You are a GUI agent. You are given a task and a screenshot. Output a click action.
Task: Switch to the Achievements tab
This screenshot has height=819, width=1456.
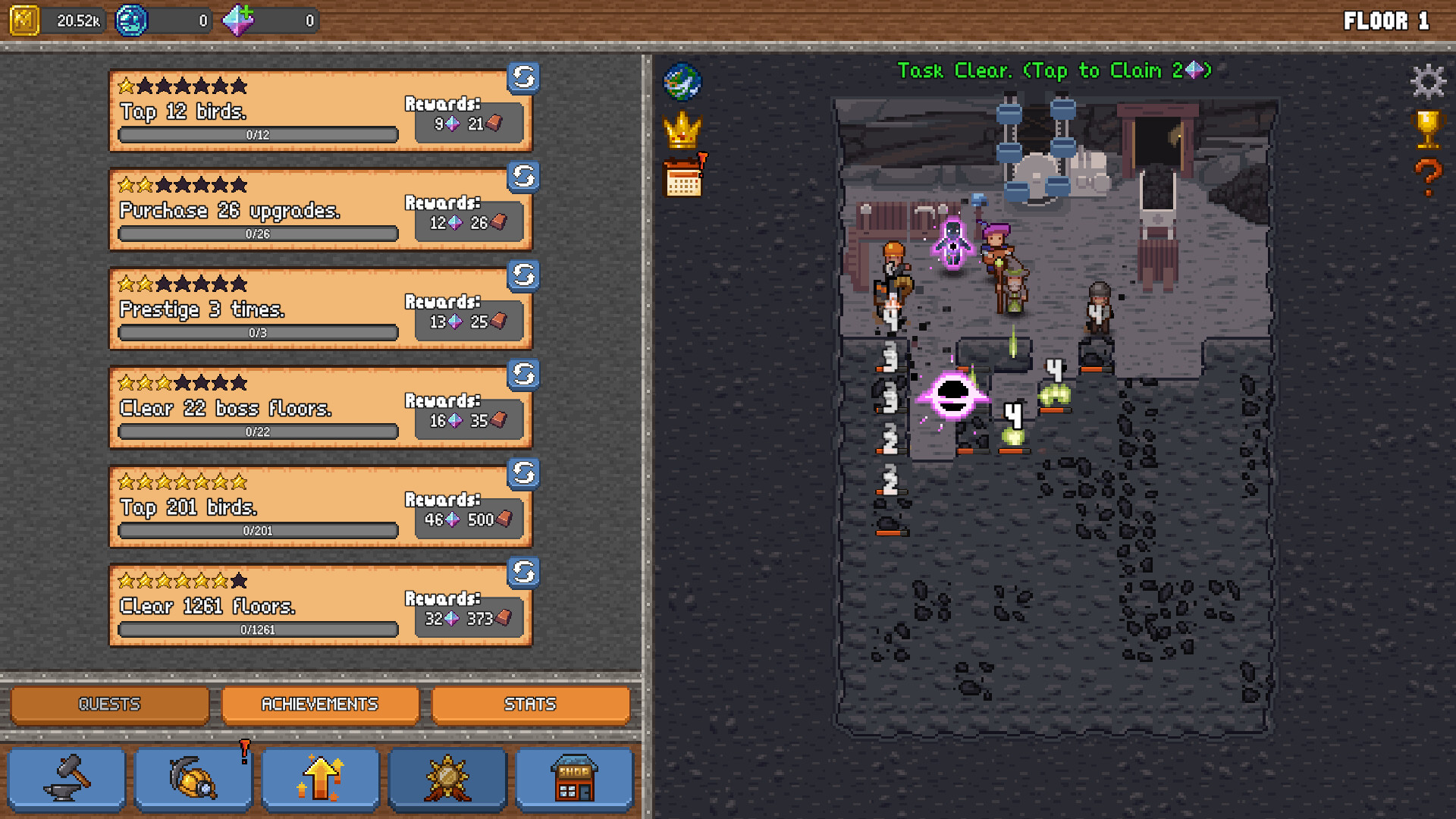point(319,704)
